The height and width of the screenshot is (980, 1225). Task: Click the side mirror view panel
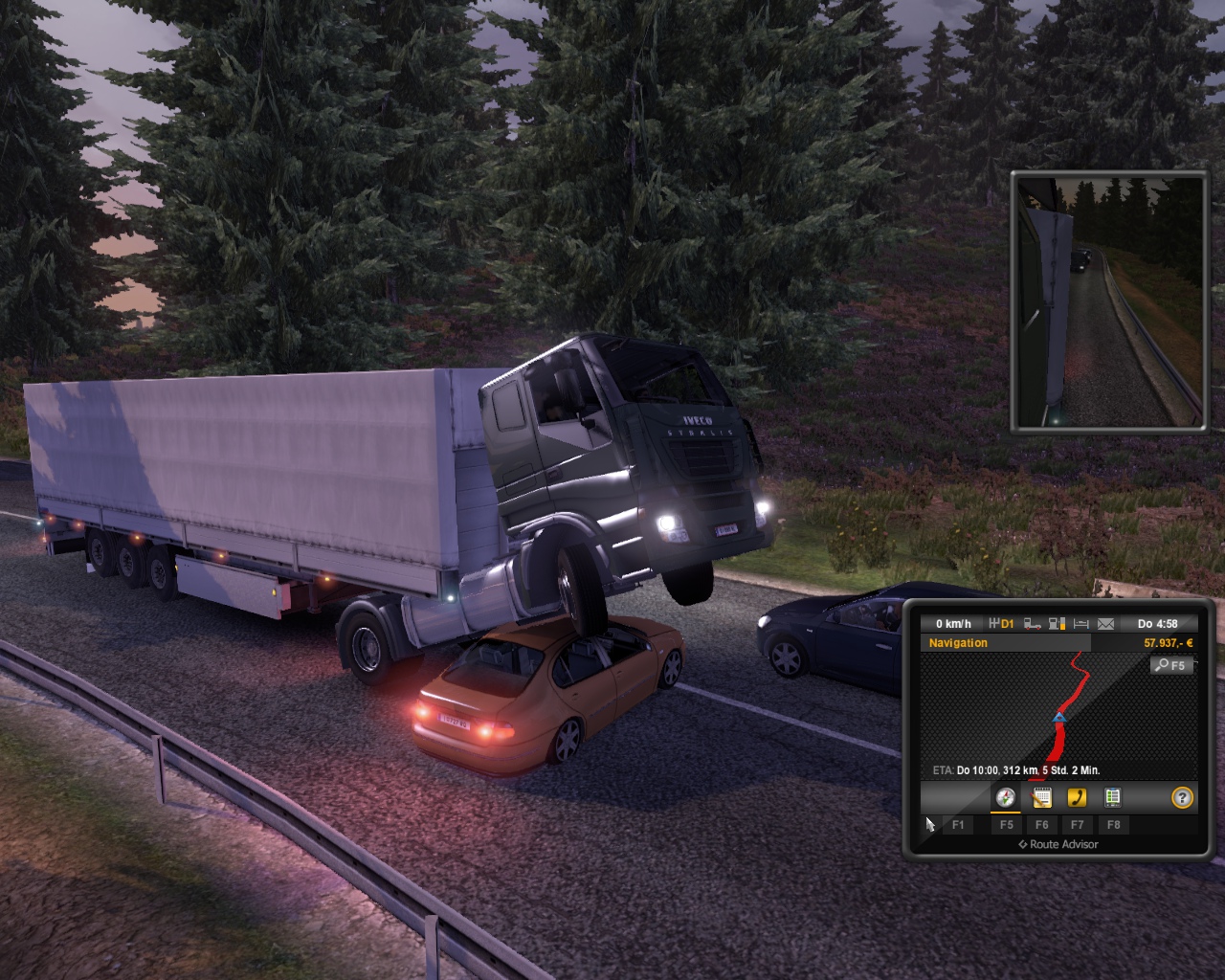(x=1108, y=301)
